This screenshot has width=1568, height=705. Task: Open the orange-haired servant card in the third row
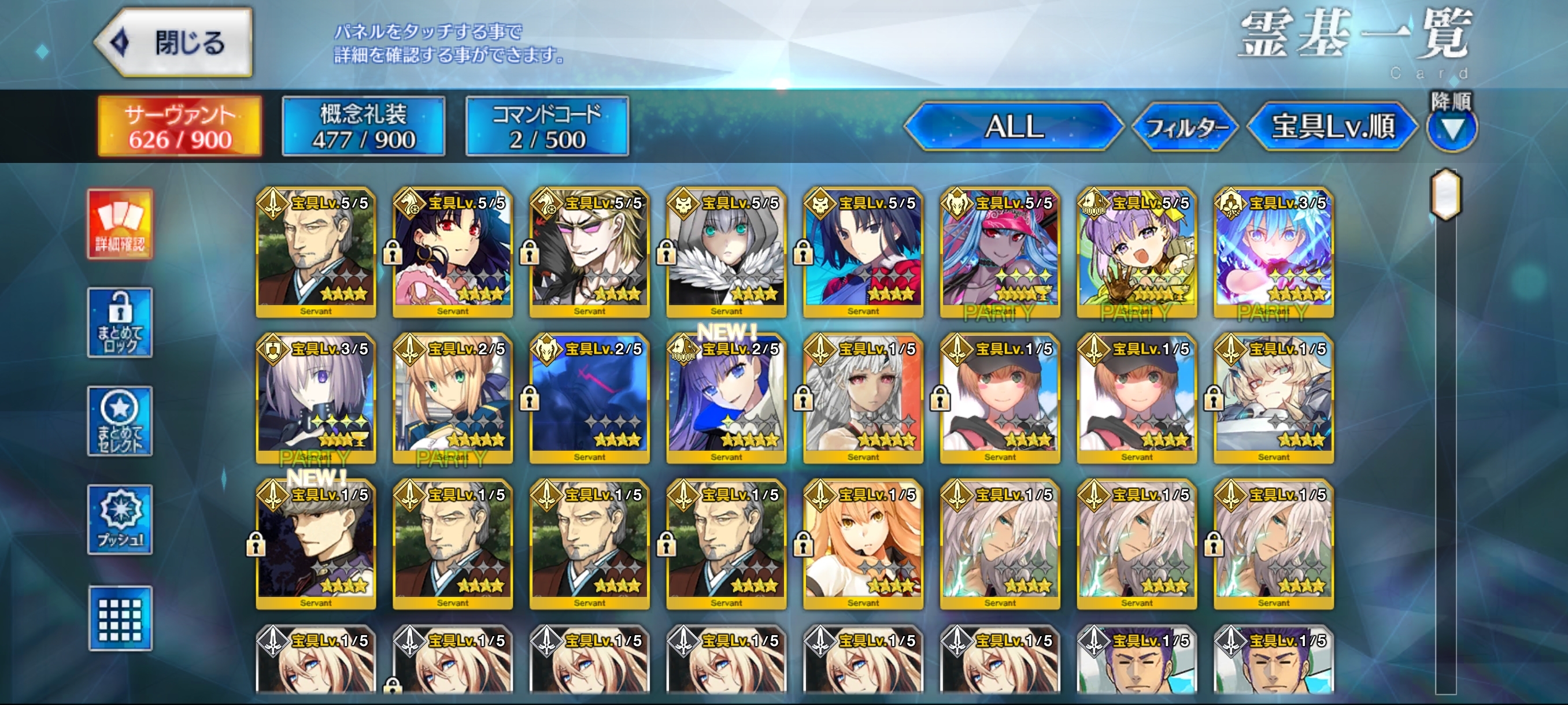point(863,544)
